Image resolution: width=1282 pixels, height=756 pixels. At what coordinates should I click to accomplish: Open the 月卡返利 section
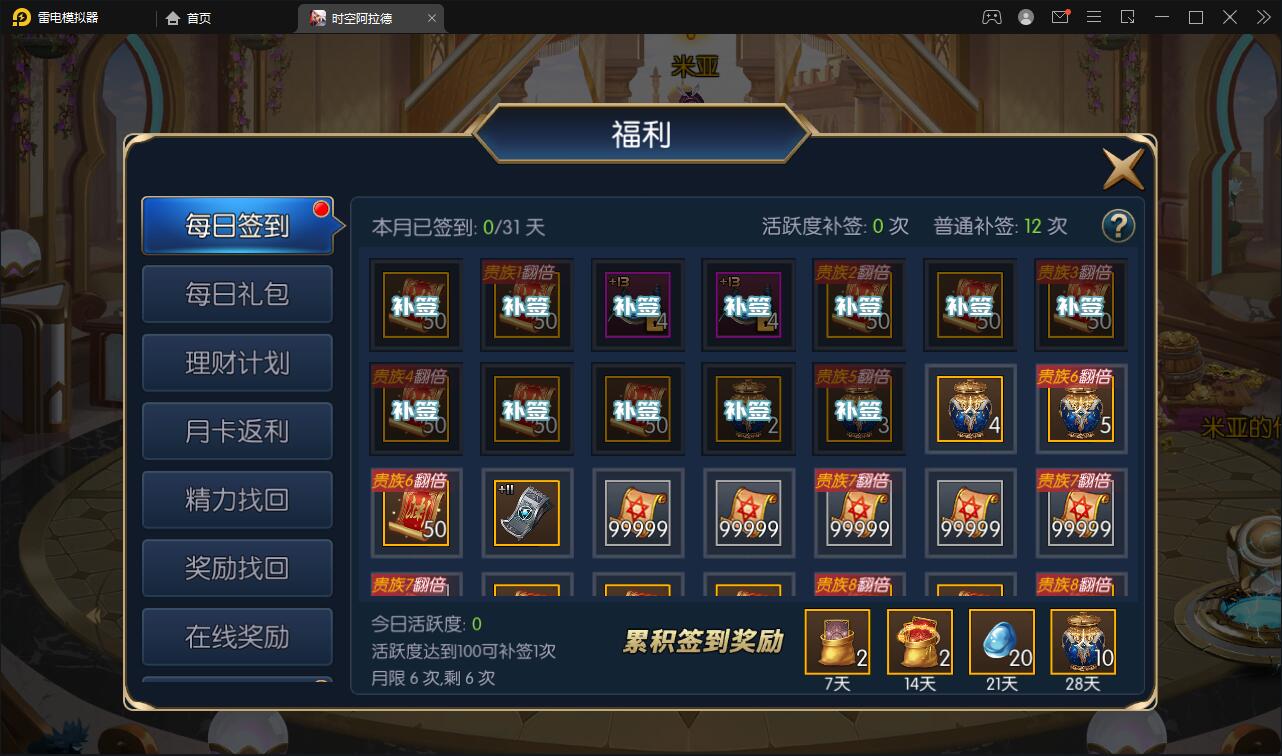point(237,430)
